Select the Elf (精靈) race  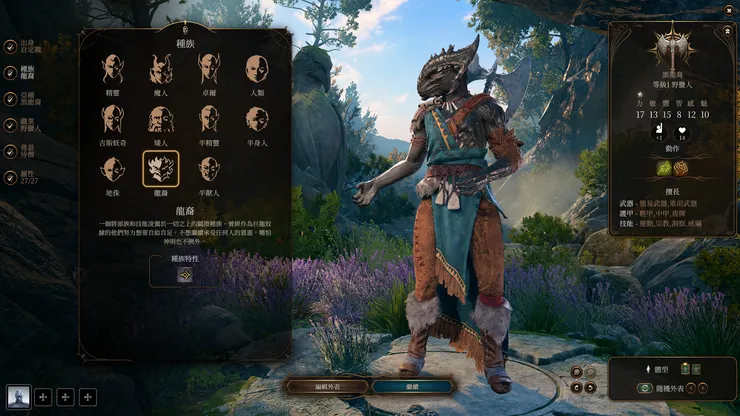(x=112, y=69)
